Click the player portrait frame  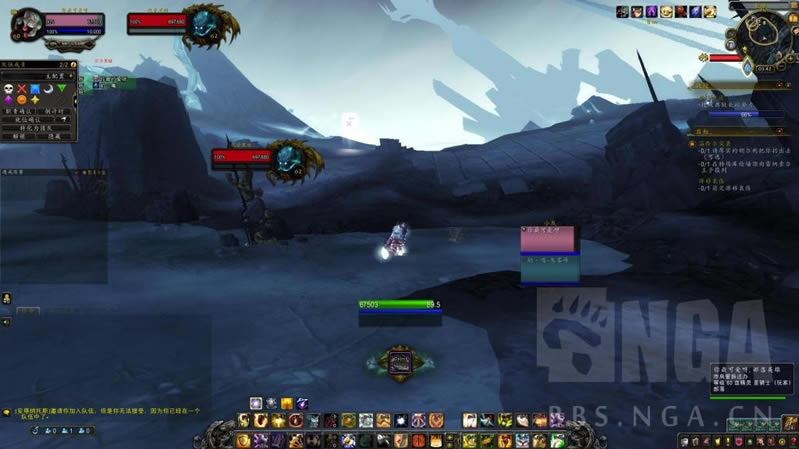pyautogui.click(x=29, y=22)
